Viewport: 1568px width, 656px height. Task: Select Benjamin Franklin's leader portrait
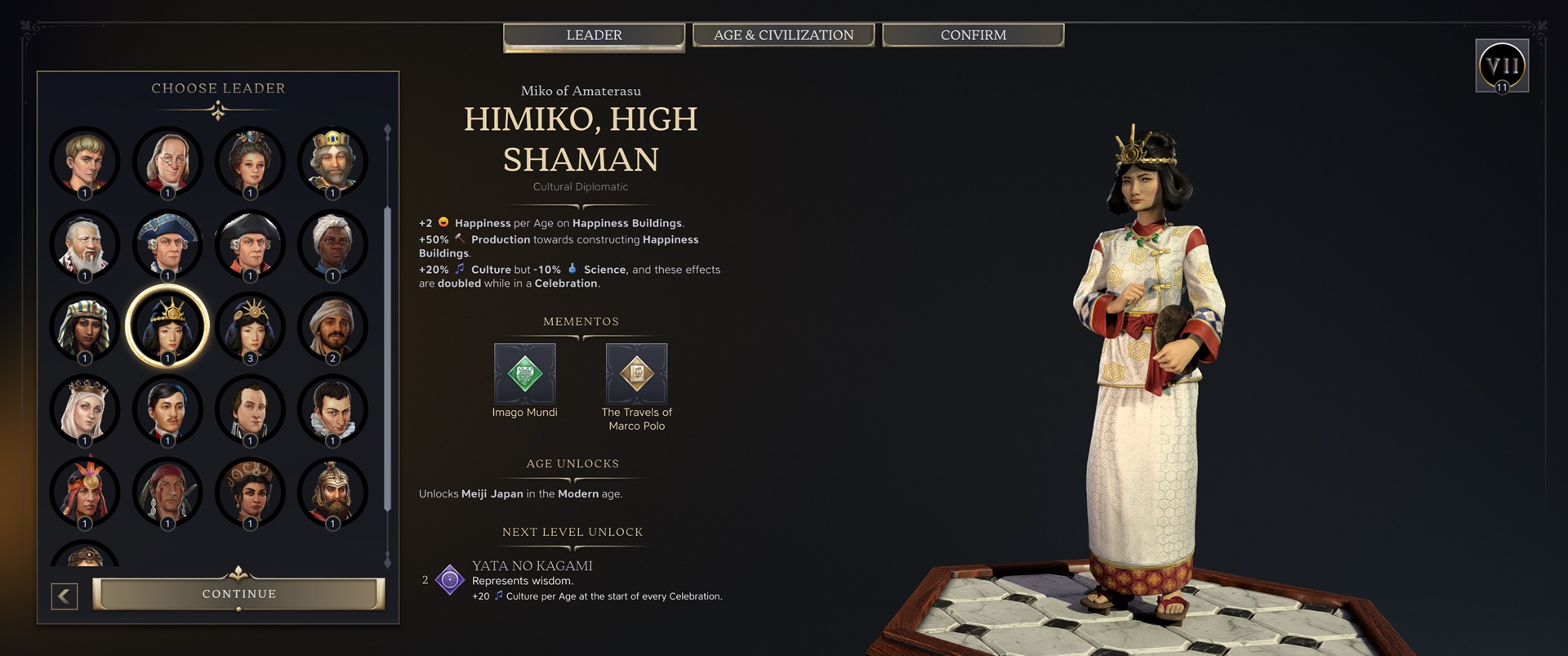pyautogui.click(x=167, y=162)
